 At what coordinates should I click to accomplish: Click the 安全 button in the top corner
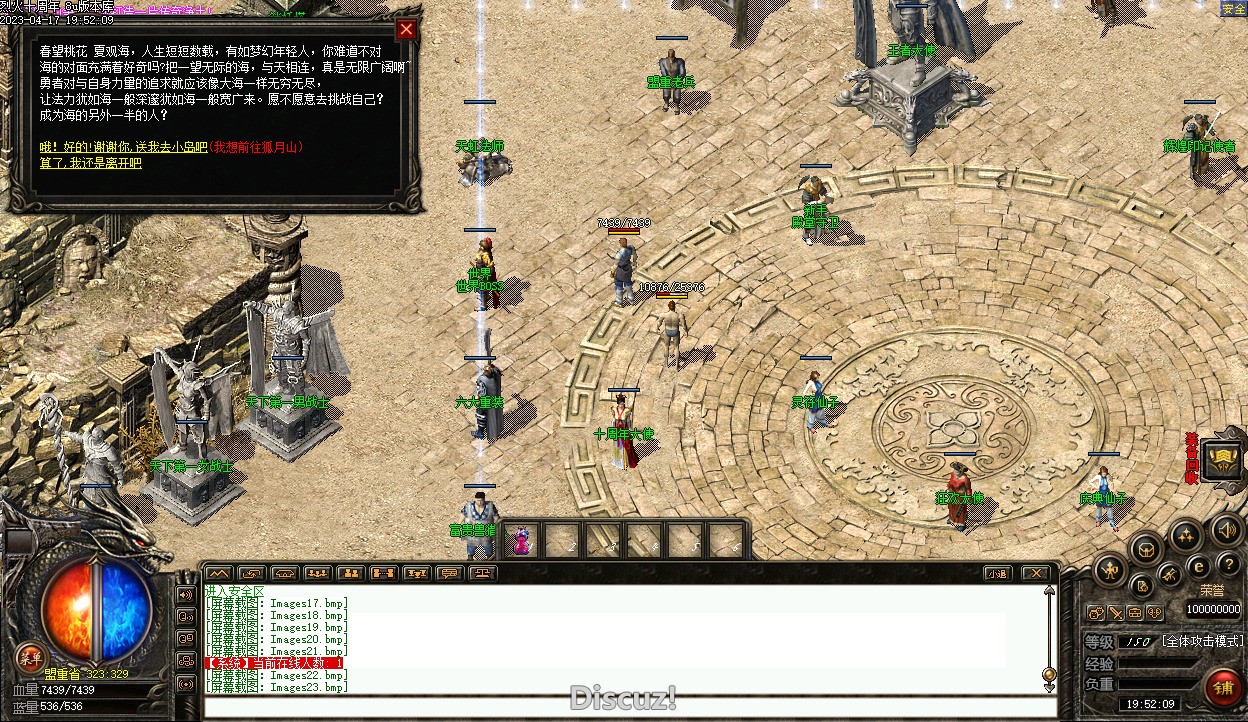tap(1233, 9)
